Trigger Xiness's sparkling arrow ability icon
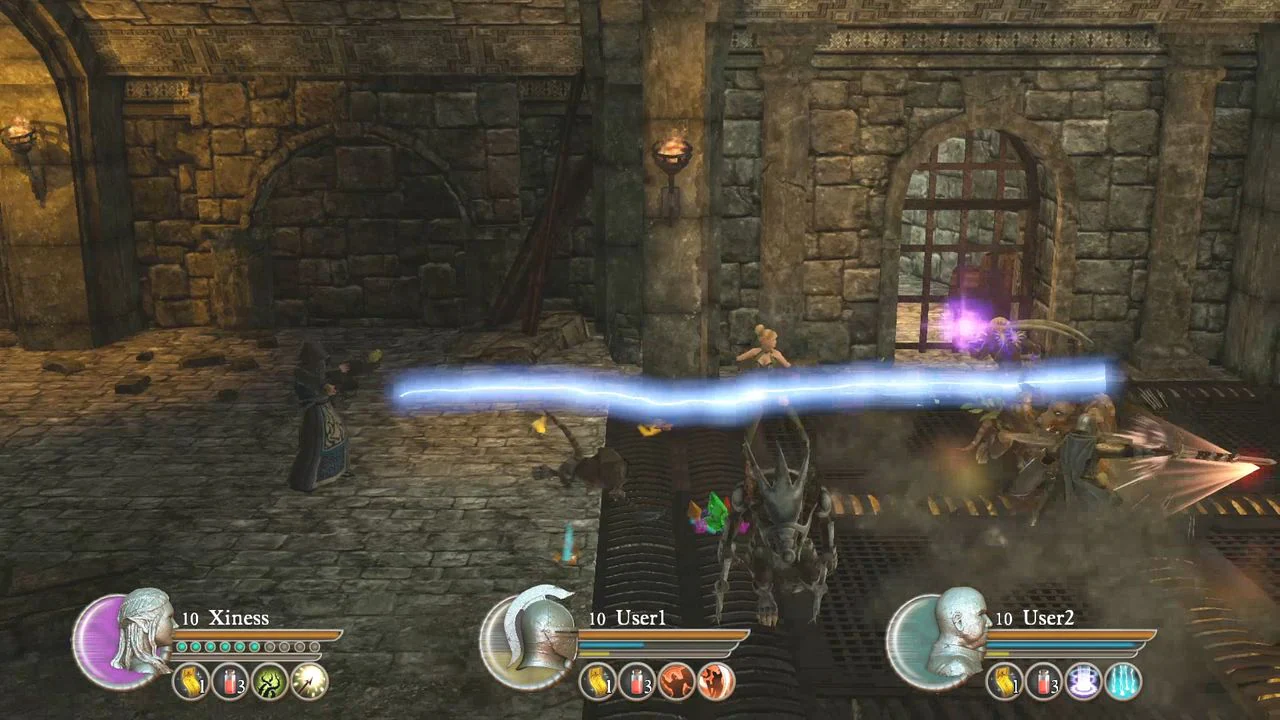This screenshot has width=1280, height=720. pos(308,681)
